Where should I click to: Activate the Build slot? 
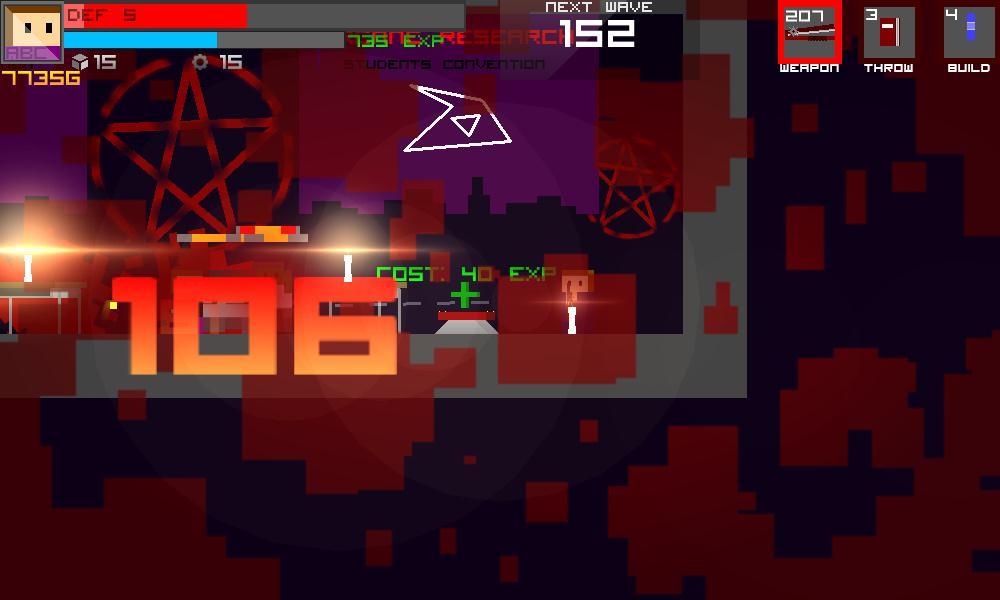(x=968, y=33)
